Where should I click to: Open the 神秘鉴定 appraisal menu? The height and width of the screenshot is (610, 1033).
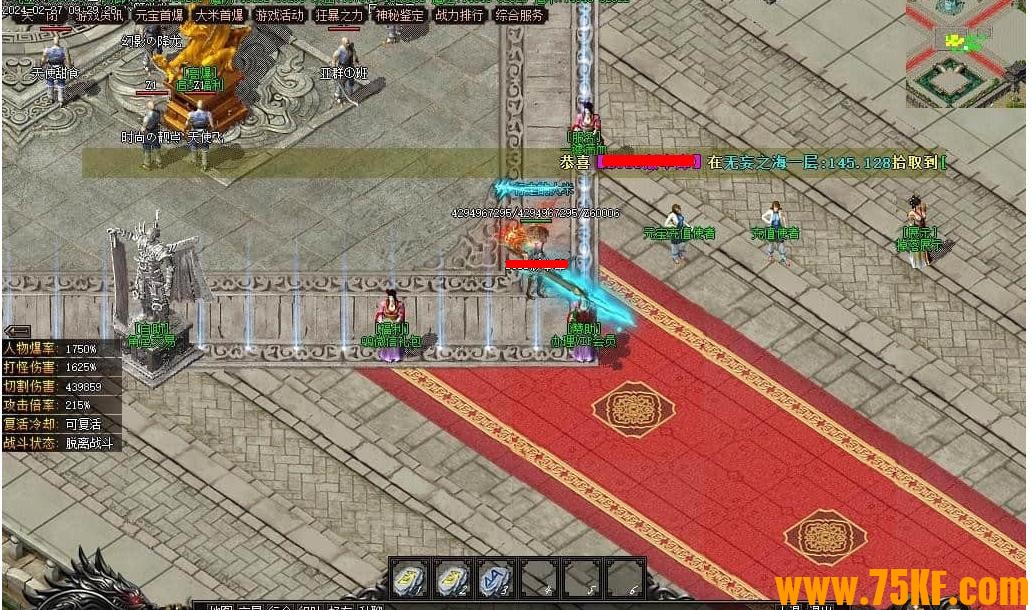(x=399, y=15)
